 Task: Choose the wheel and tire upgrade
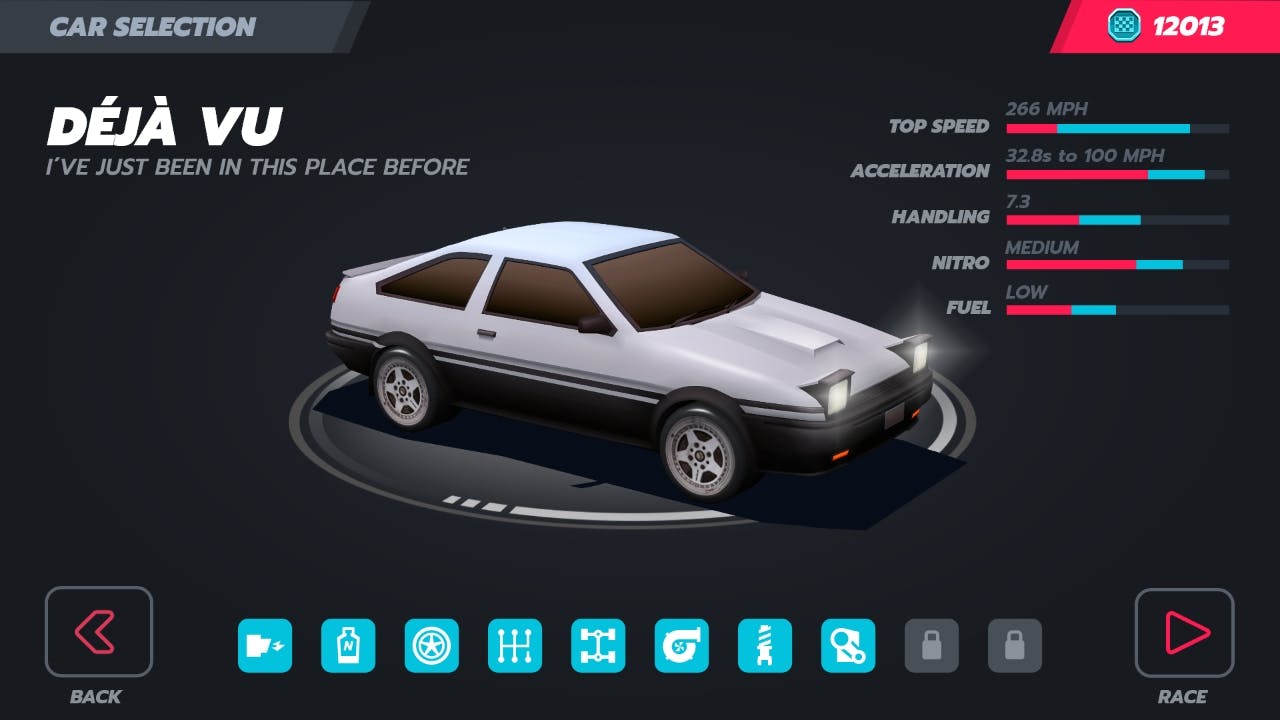tap(432, 646)
